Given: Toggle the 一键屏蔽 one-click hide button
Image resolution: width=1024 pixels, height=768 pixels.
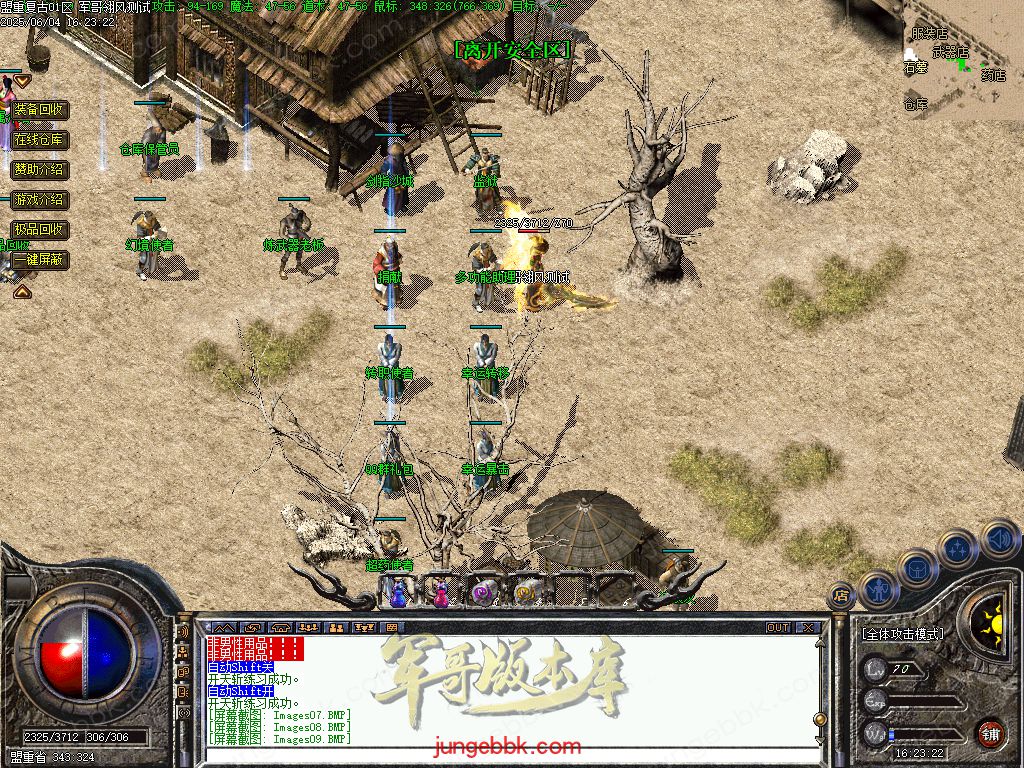Looking at the screenshot, I should (40, 260).
